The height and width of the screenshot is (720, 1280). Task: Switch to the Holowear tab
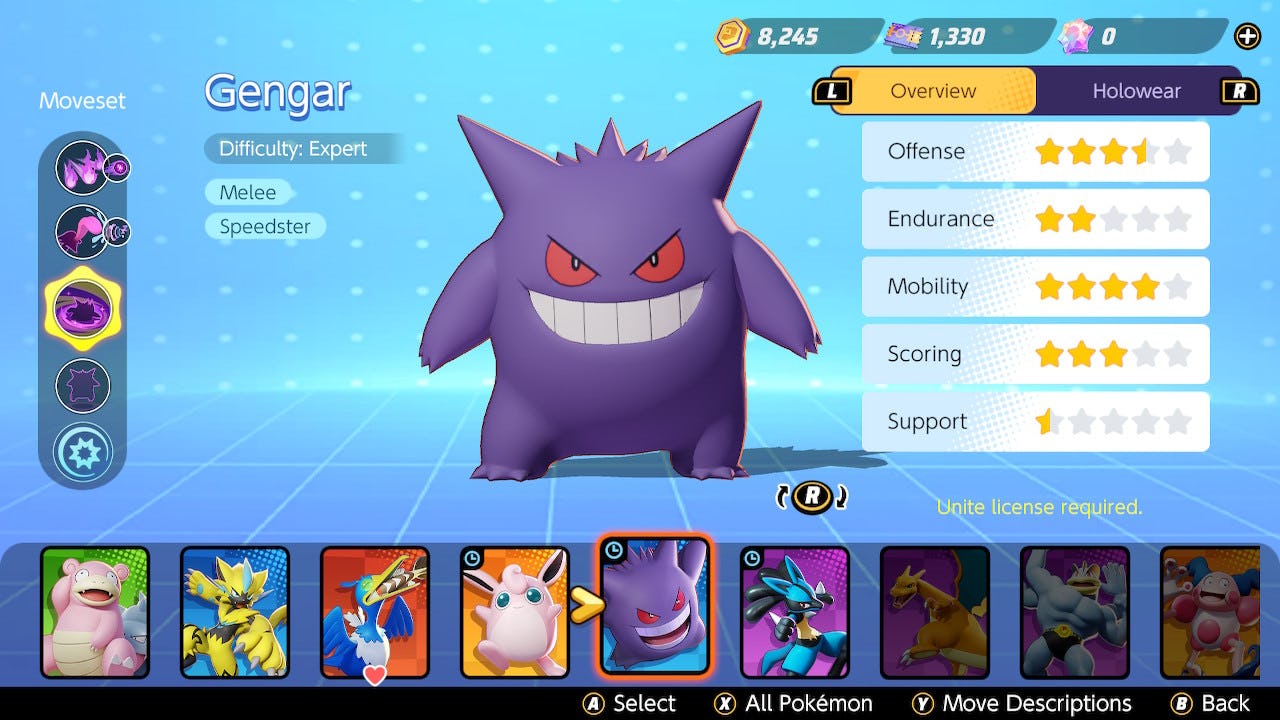[1136, 91]
